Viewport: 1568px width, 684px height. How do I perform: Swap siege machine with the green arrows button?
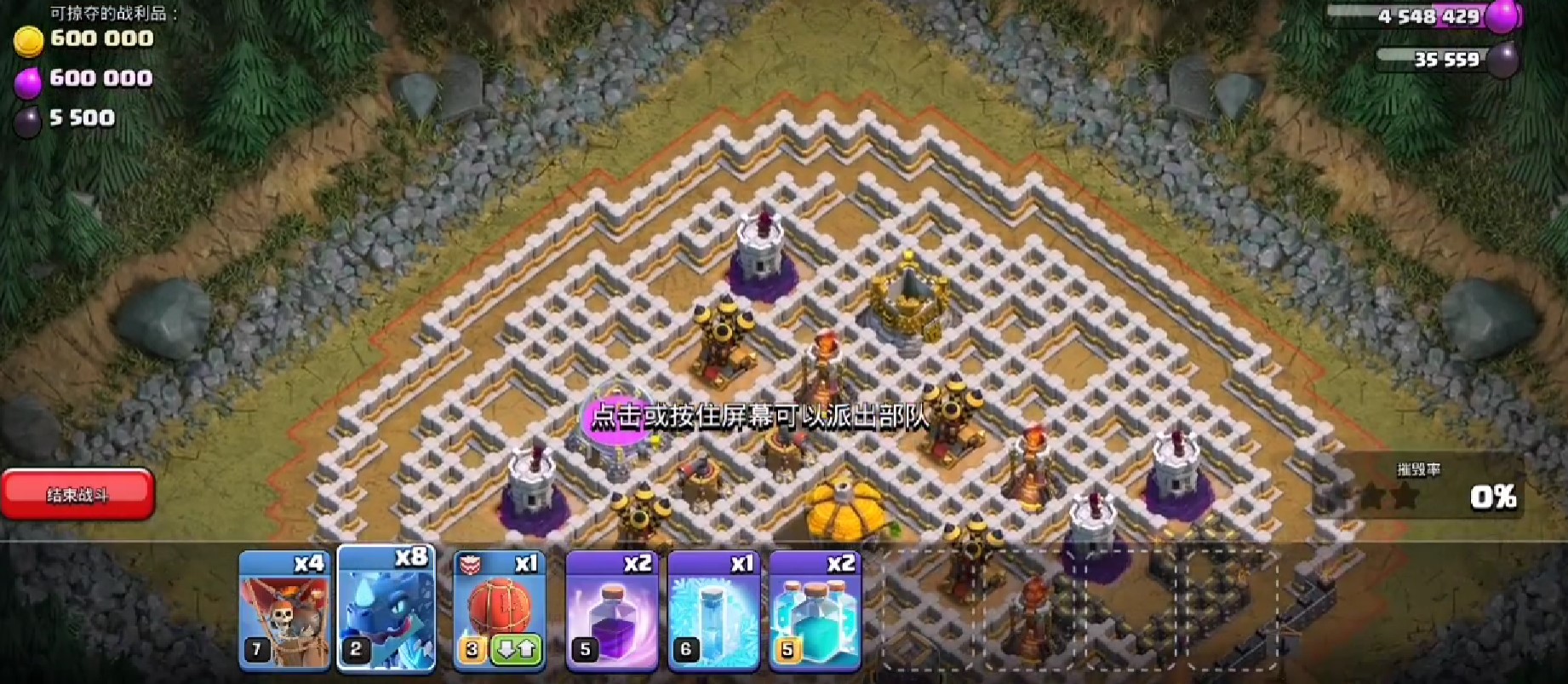pos(516,651)
